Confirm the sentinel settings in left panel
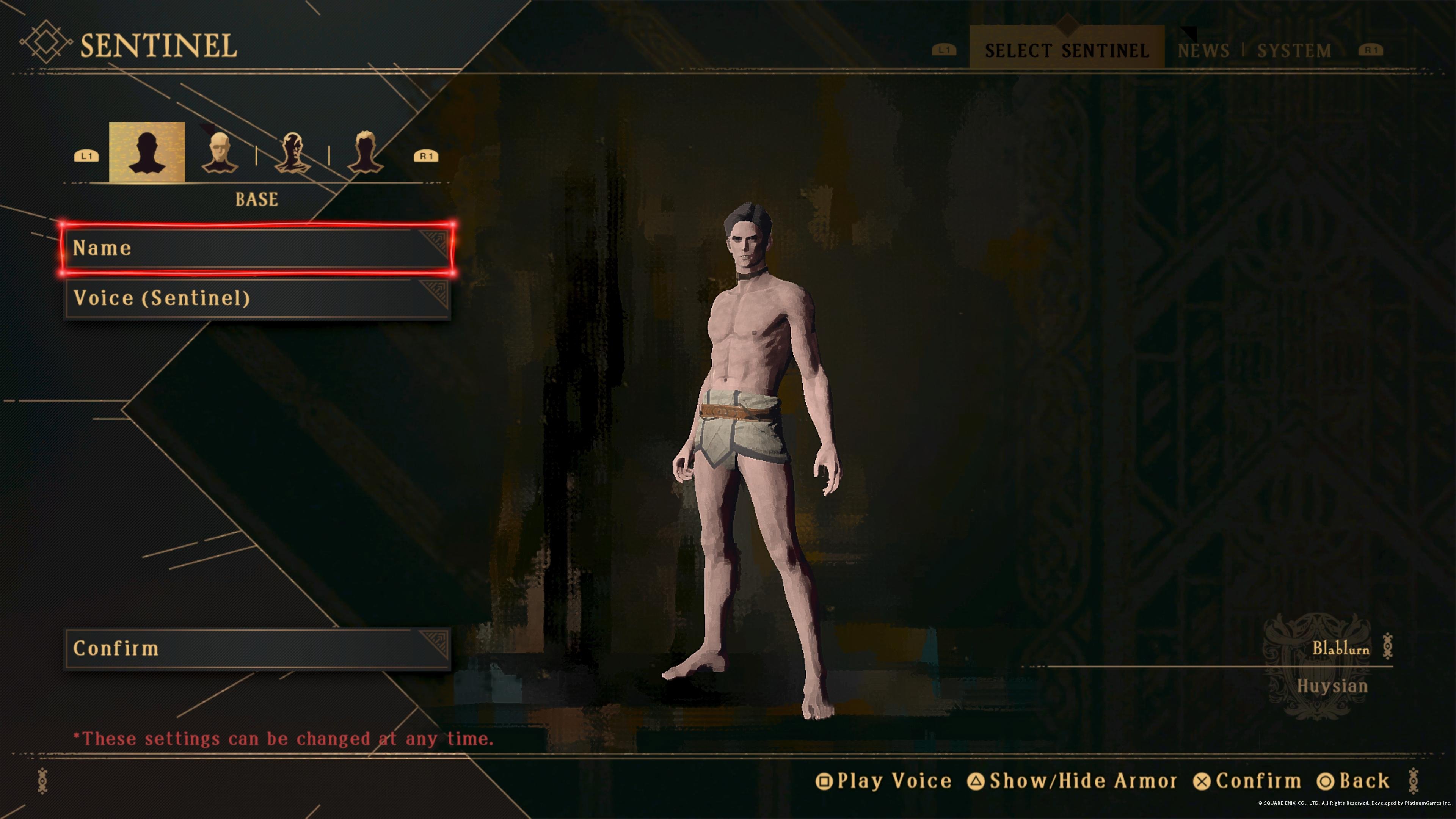Screen dimensions: 1456x819 (257, 648)
